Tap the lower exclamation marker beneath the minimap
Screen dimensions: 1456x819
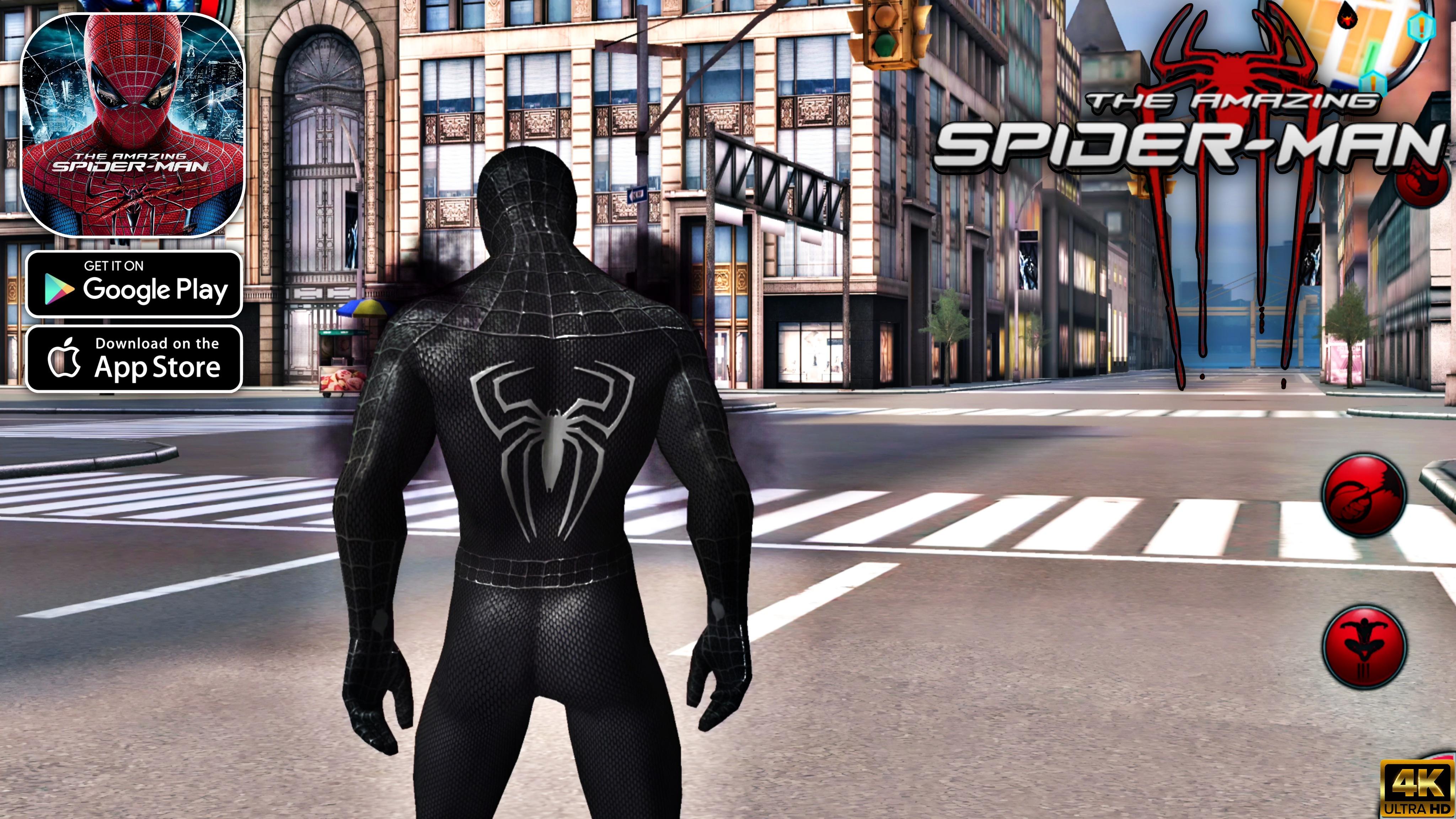point(1373,82)
